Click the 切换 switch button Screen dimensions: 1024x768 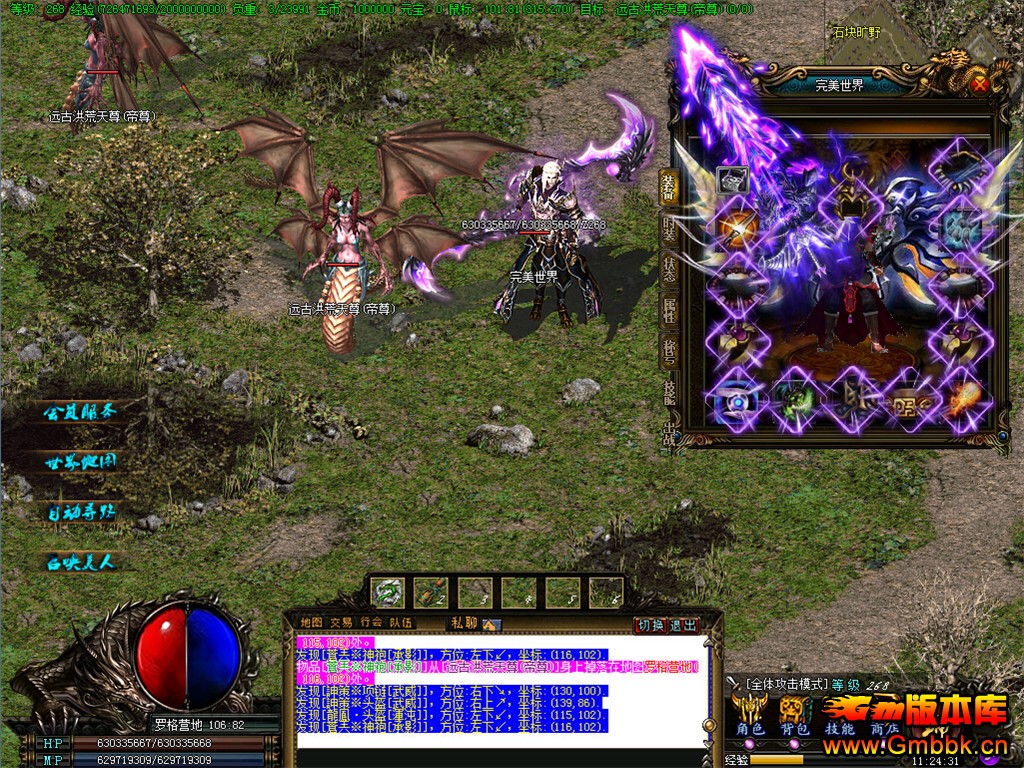[650, 625]
